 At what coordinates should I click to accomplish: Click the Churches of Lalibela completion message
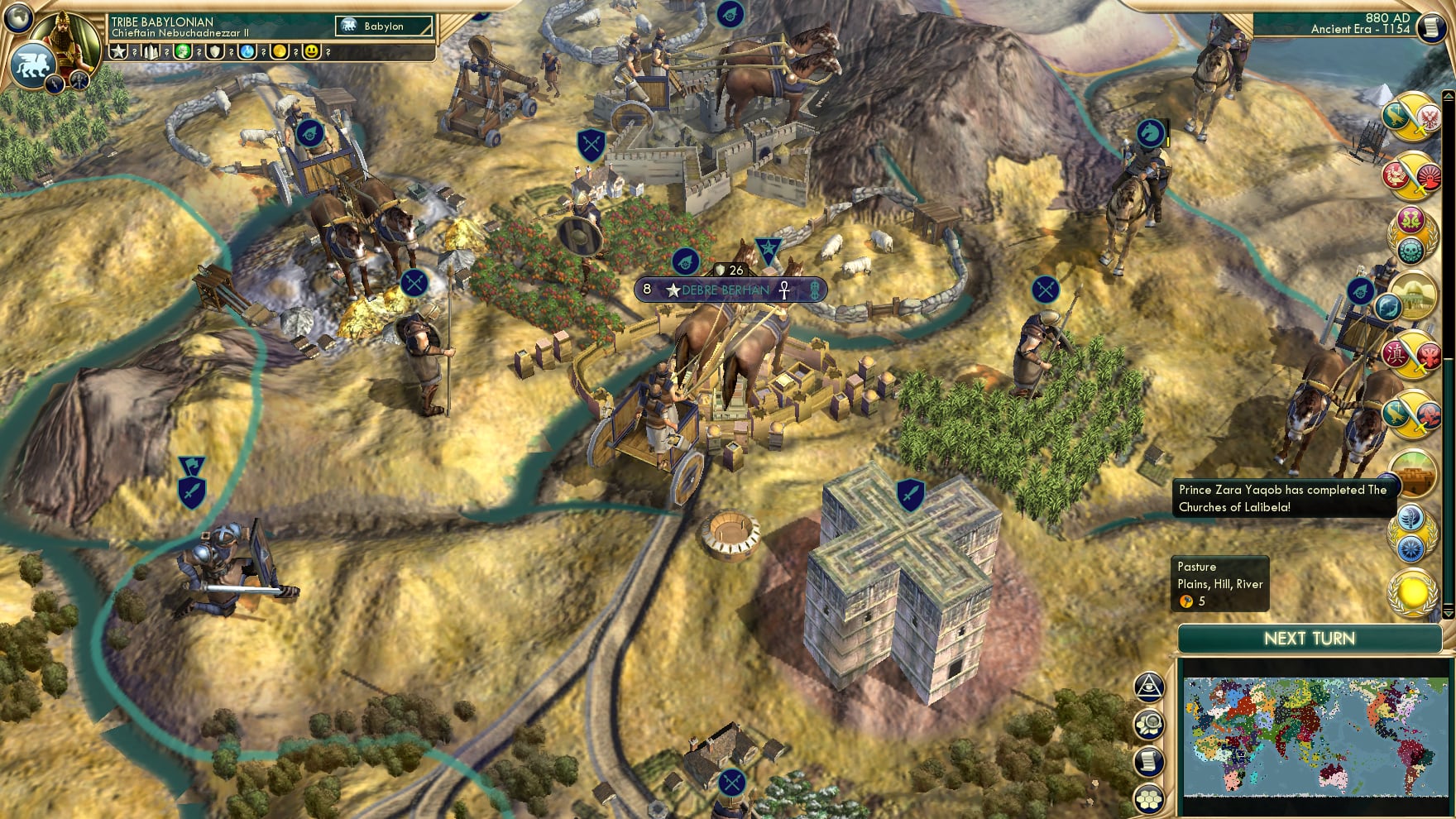(x=1282, y=498)
